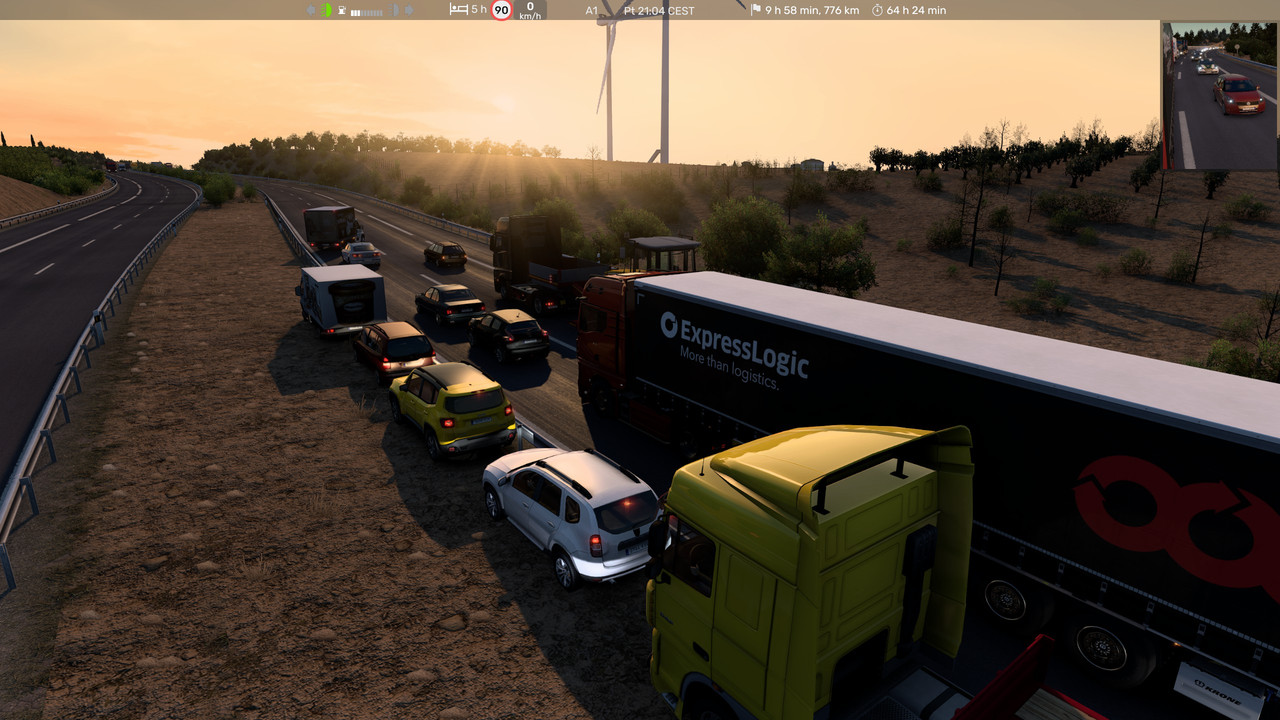Viewport: 1280px width, 720px height.
Task: Select the green headlight indicator icon
Action: click(326, 10)
